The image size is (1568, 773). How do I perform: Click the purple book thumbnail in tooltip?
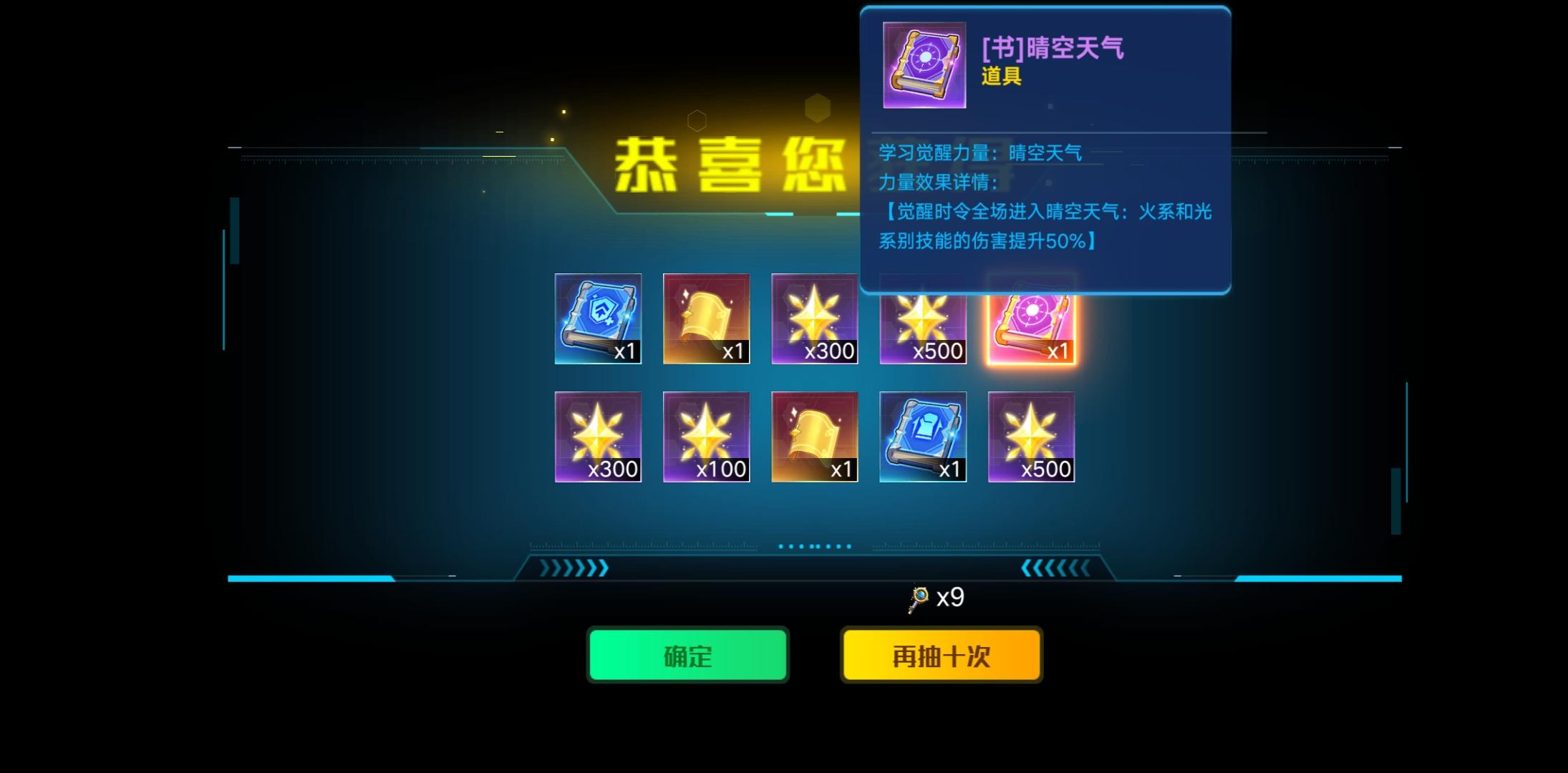[x=924, y=66]
